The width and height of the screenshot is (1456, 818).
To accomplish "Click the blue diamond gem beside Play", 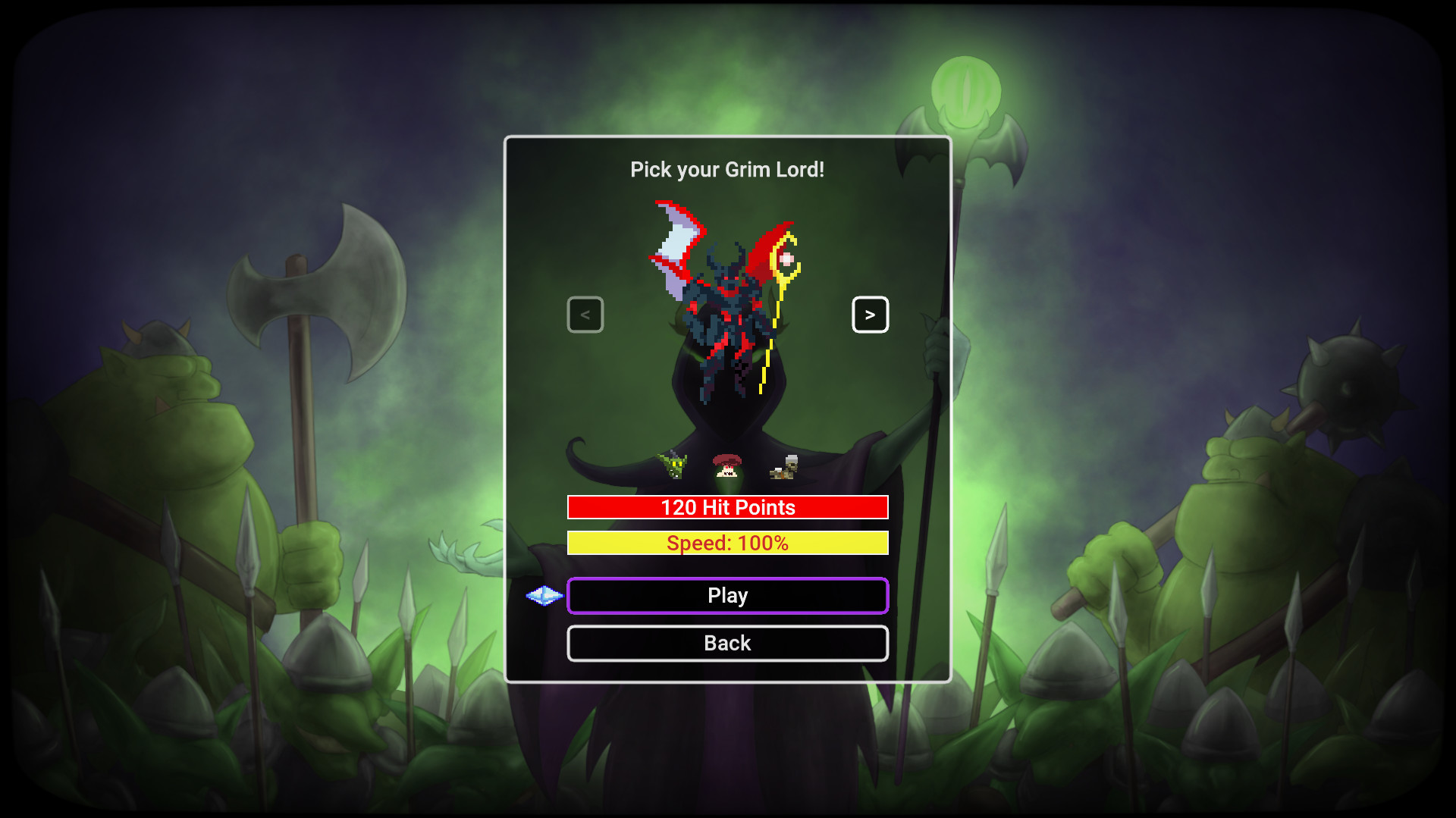I will (544, 596).
